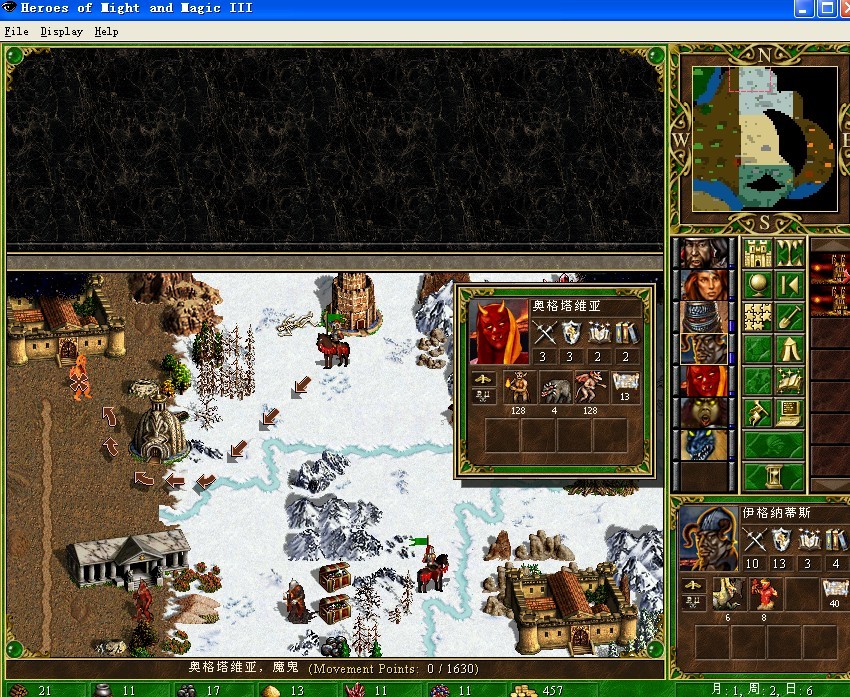This screenshot has width=850, height=697.
Task: Open the File menu
Action: [16, 31]
